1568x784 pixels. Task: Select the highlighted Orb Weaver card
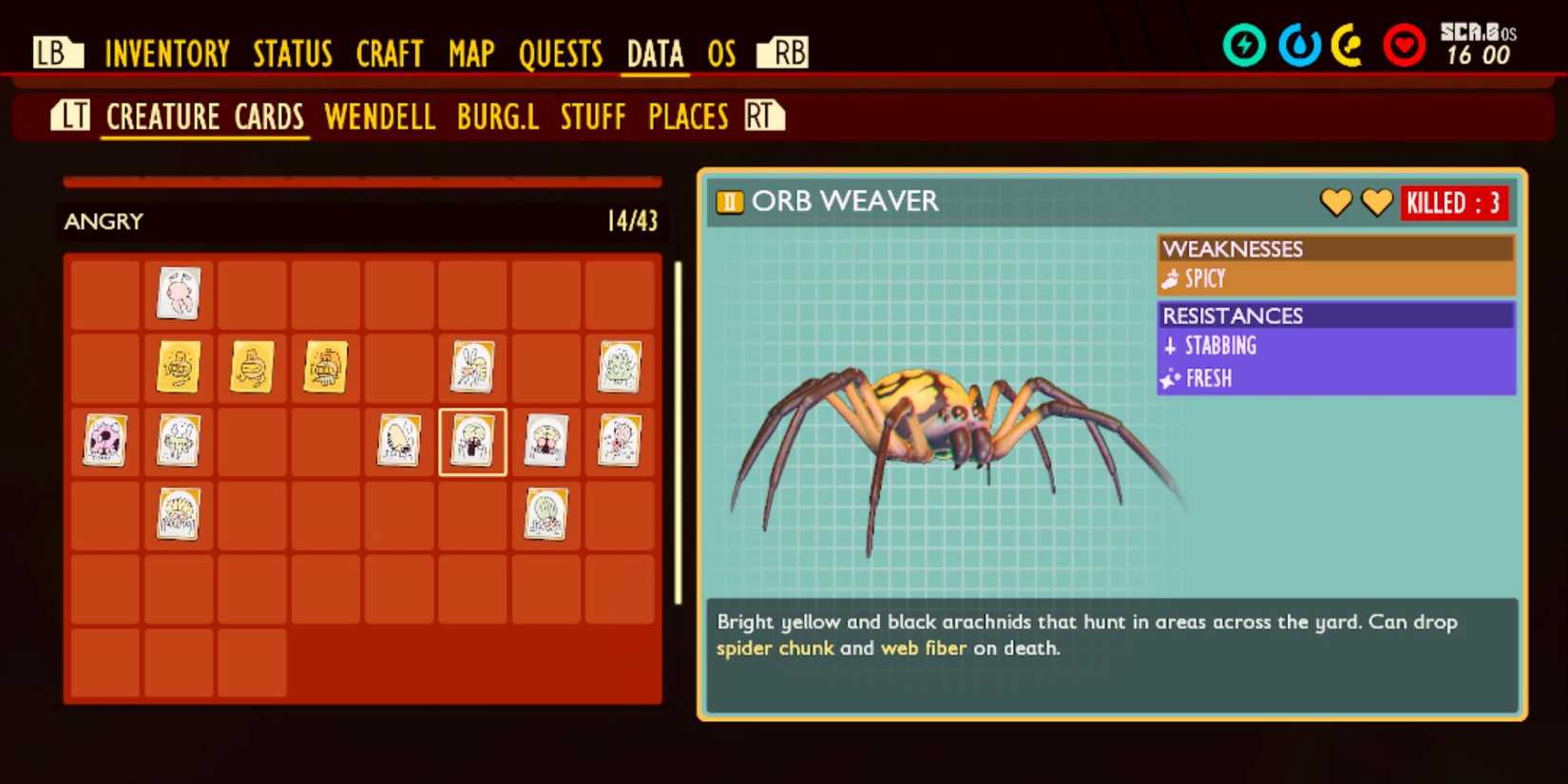(x=472, y=441)
